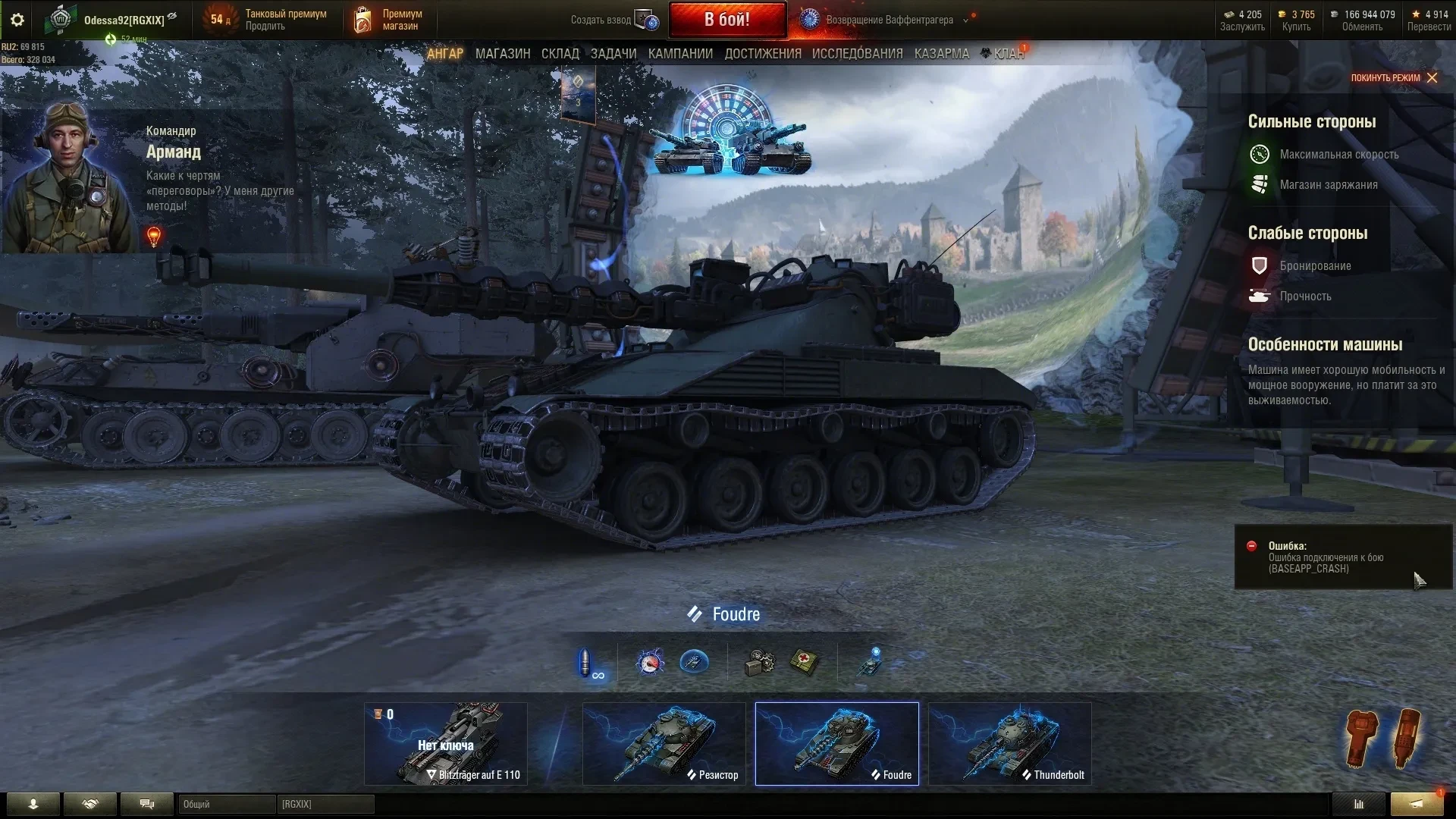Select the Резистор tank card
This screenshot has height=819, width=1456.
pos(664,743)
